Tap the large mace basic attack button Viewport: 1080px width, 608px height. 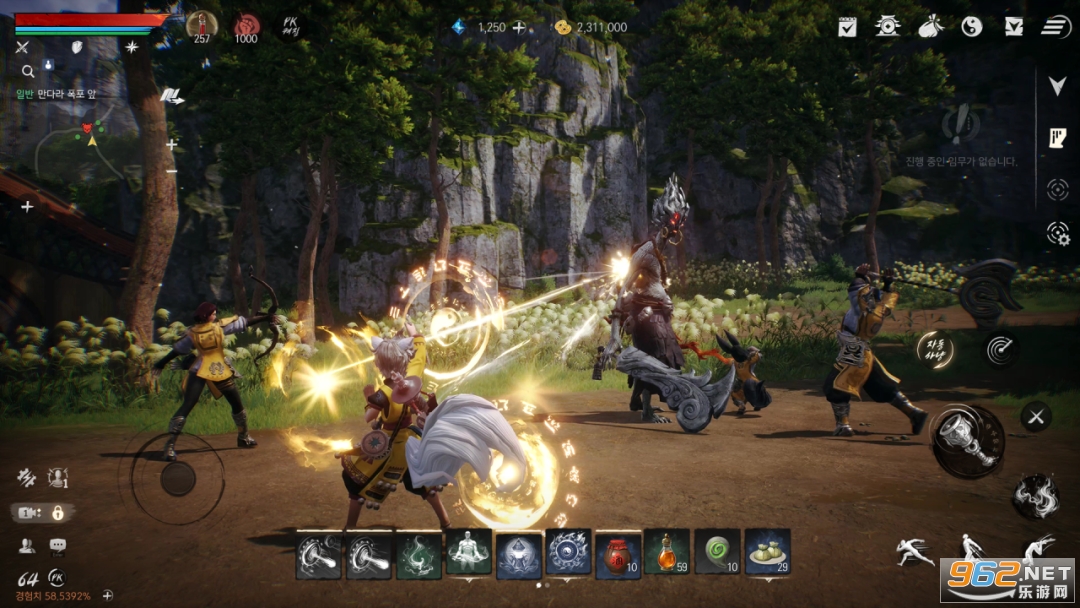click(967, 441)
